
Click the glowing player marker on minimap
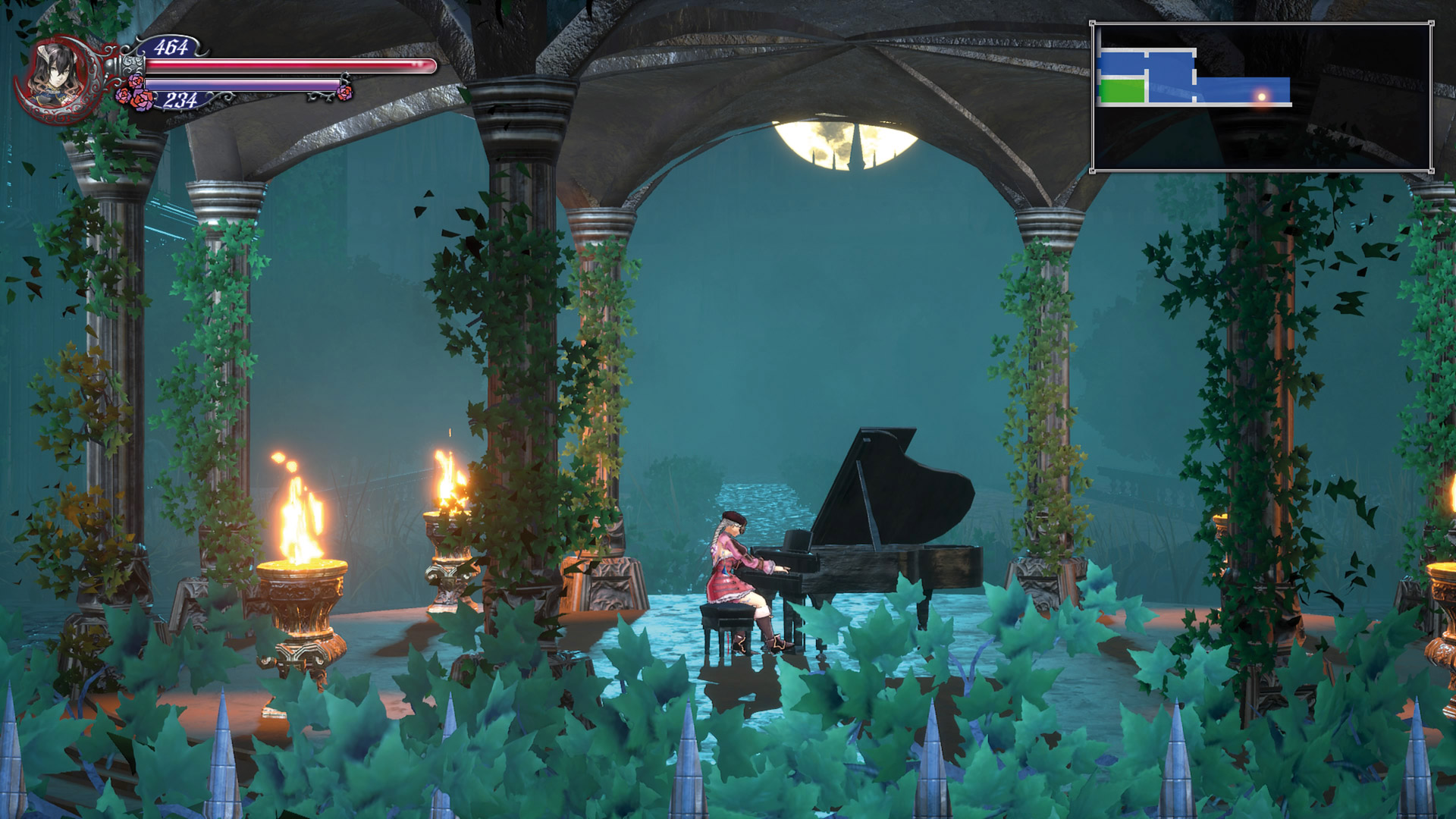(1262, 96)
